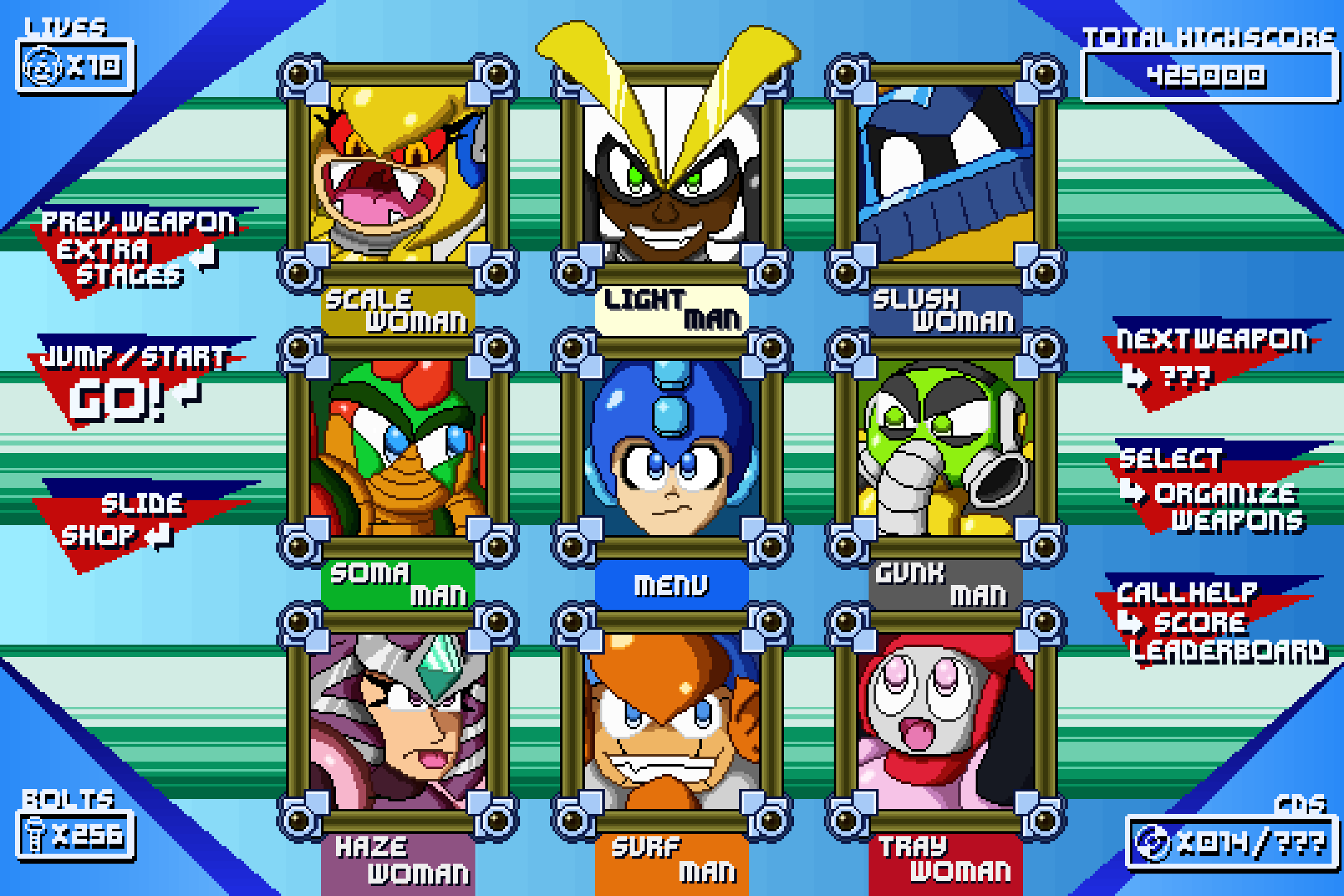Screen dimensions: 1344x896
Task: Choose the Gunk Man stage portrait
Action: 945,447
